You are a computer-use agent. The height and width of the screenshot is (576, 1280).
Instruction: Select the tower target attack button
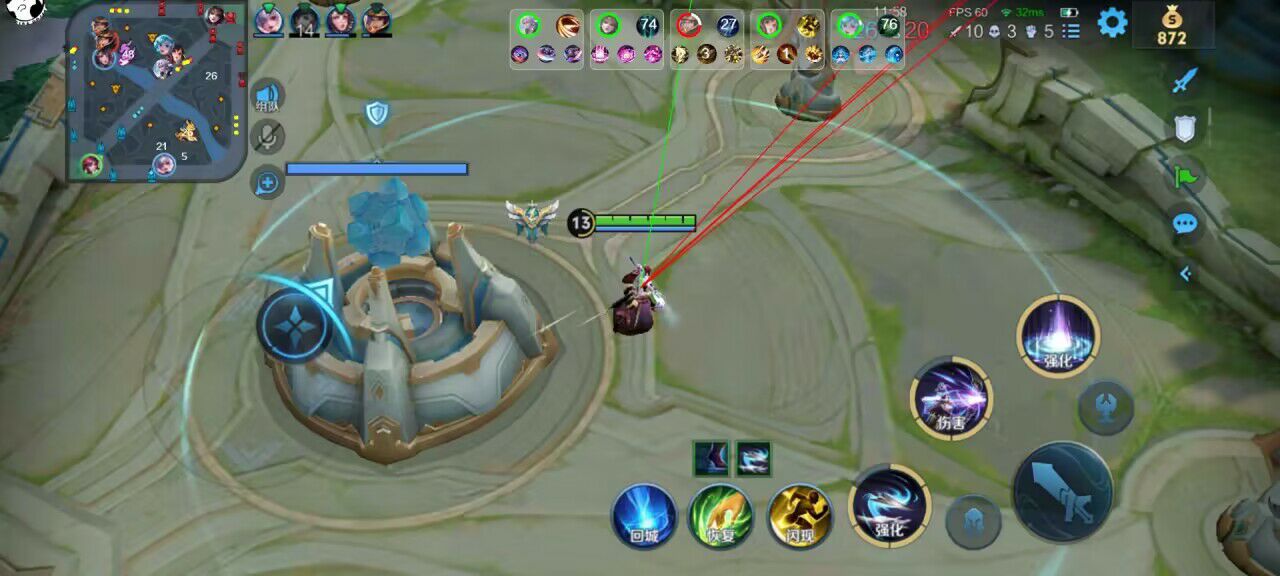1105,407
